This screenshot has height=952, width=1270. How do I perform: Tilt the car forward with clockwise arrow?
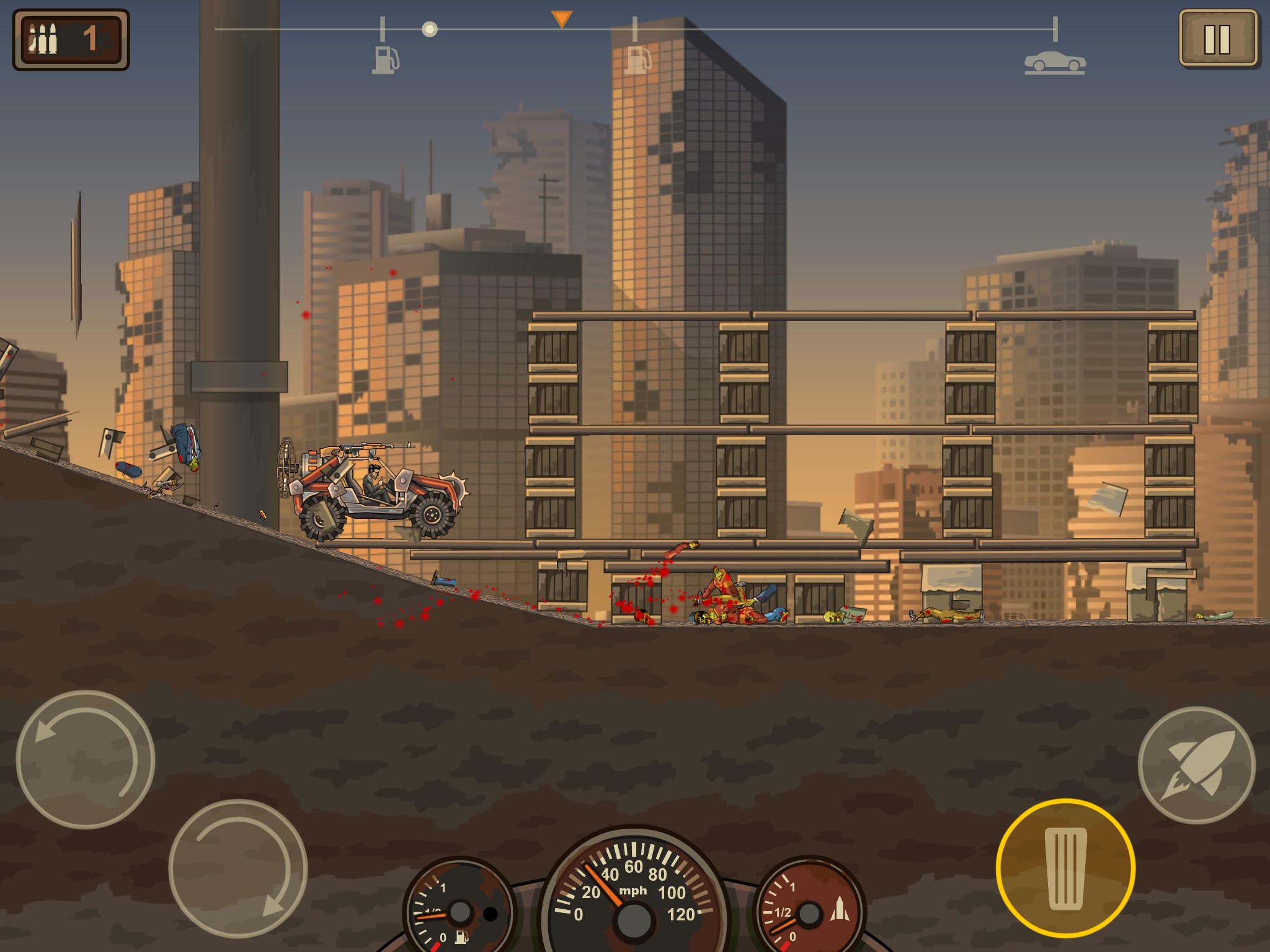click(238, 868)
